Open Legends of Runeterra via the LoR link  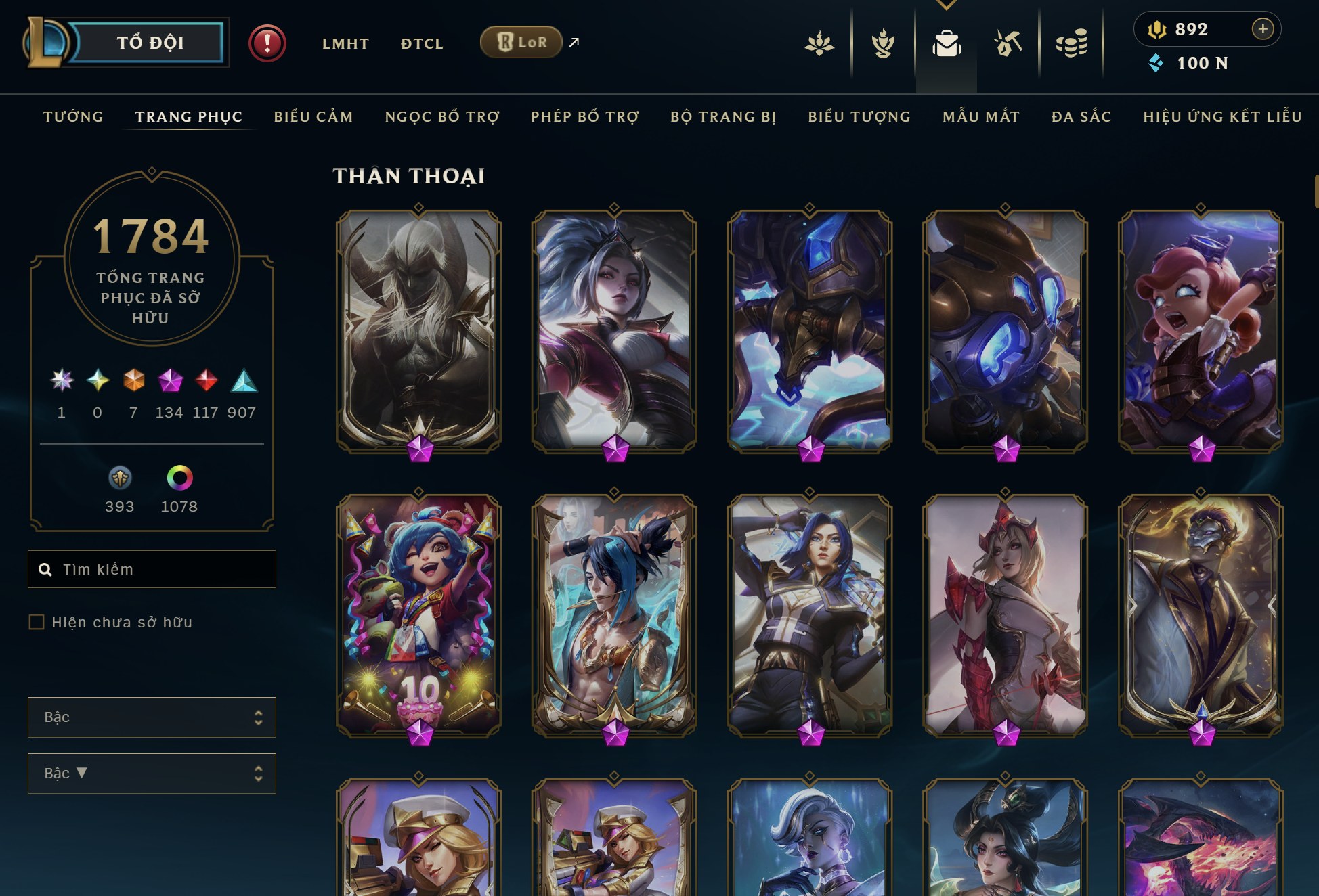(520, 42)
